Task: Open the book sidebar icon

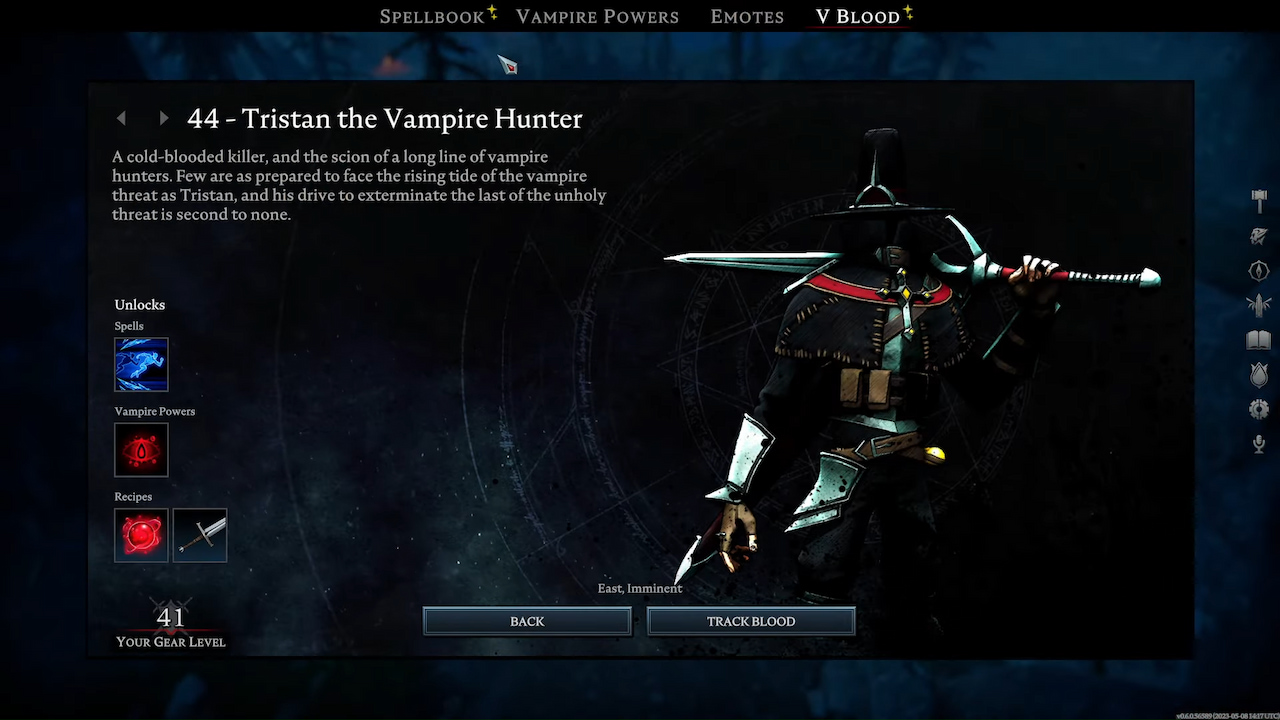Action: pyautogui.click(x=1259, y=341)
